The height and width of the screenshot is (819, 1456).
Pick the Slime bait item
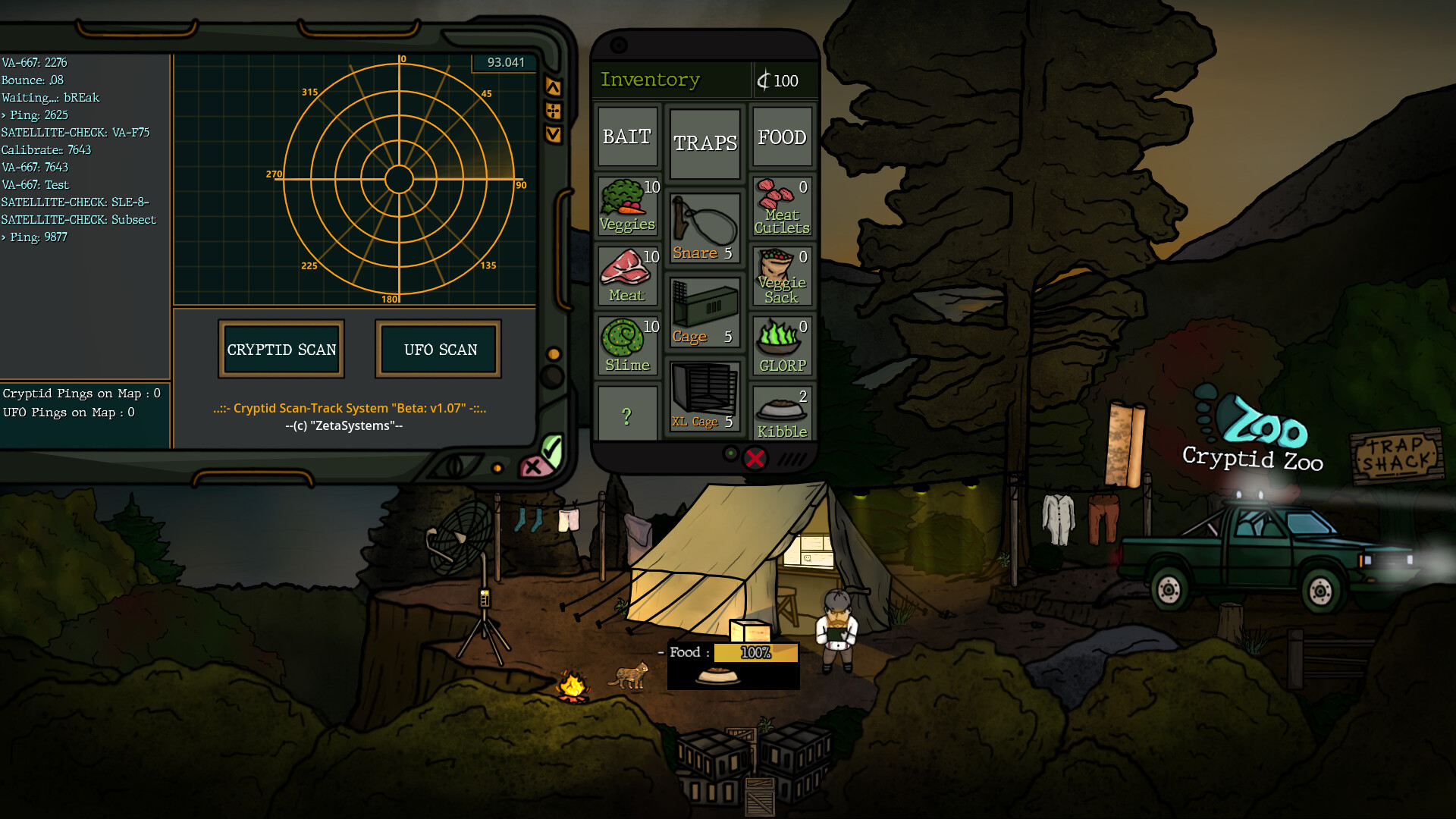coord(627,344)
